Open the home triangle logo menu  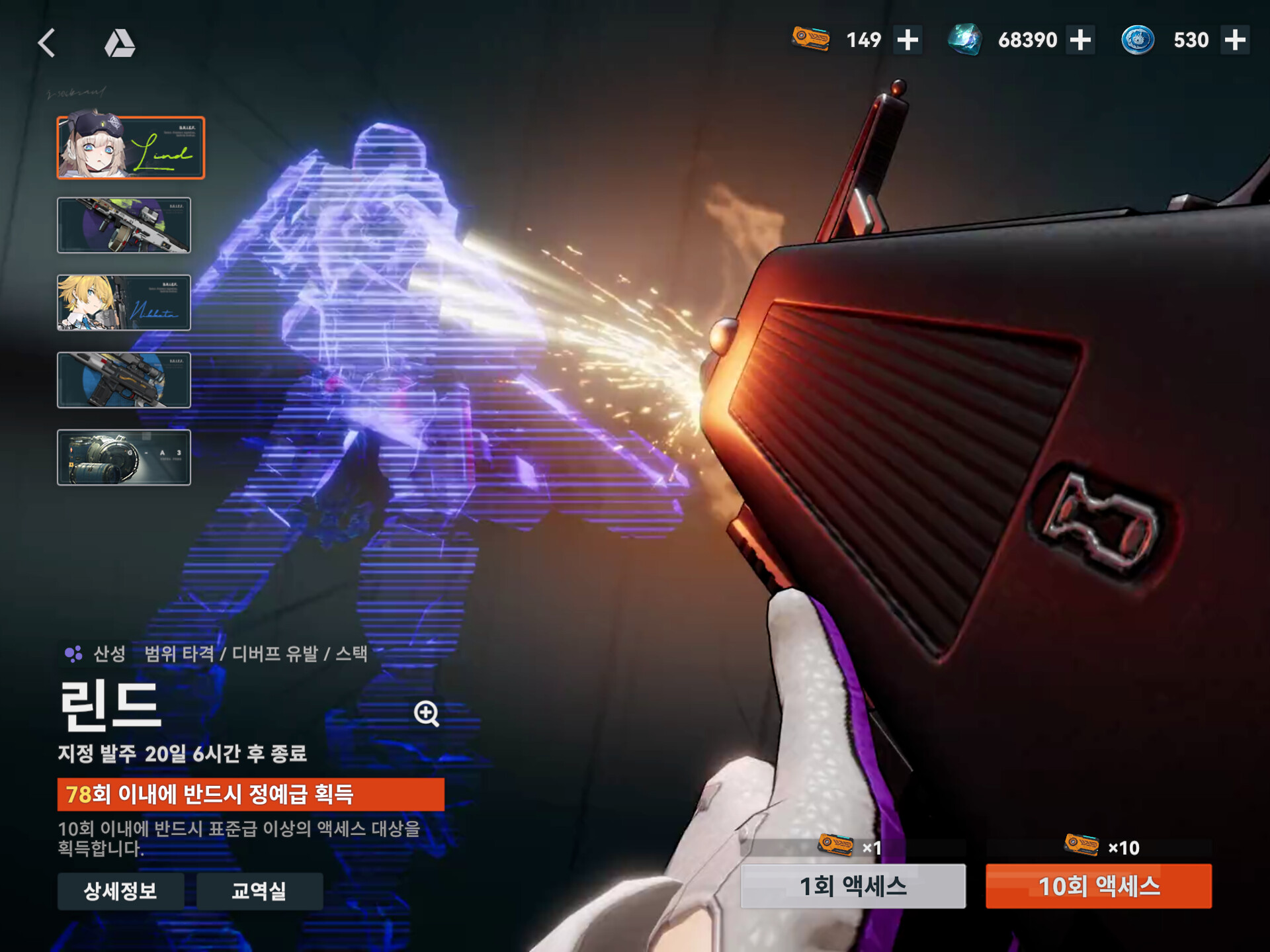120,43
